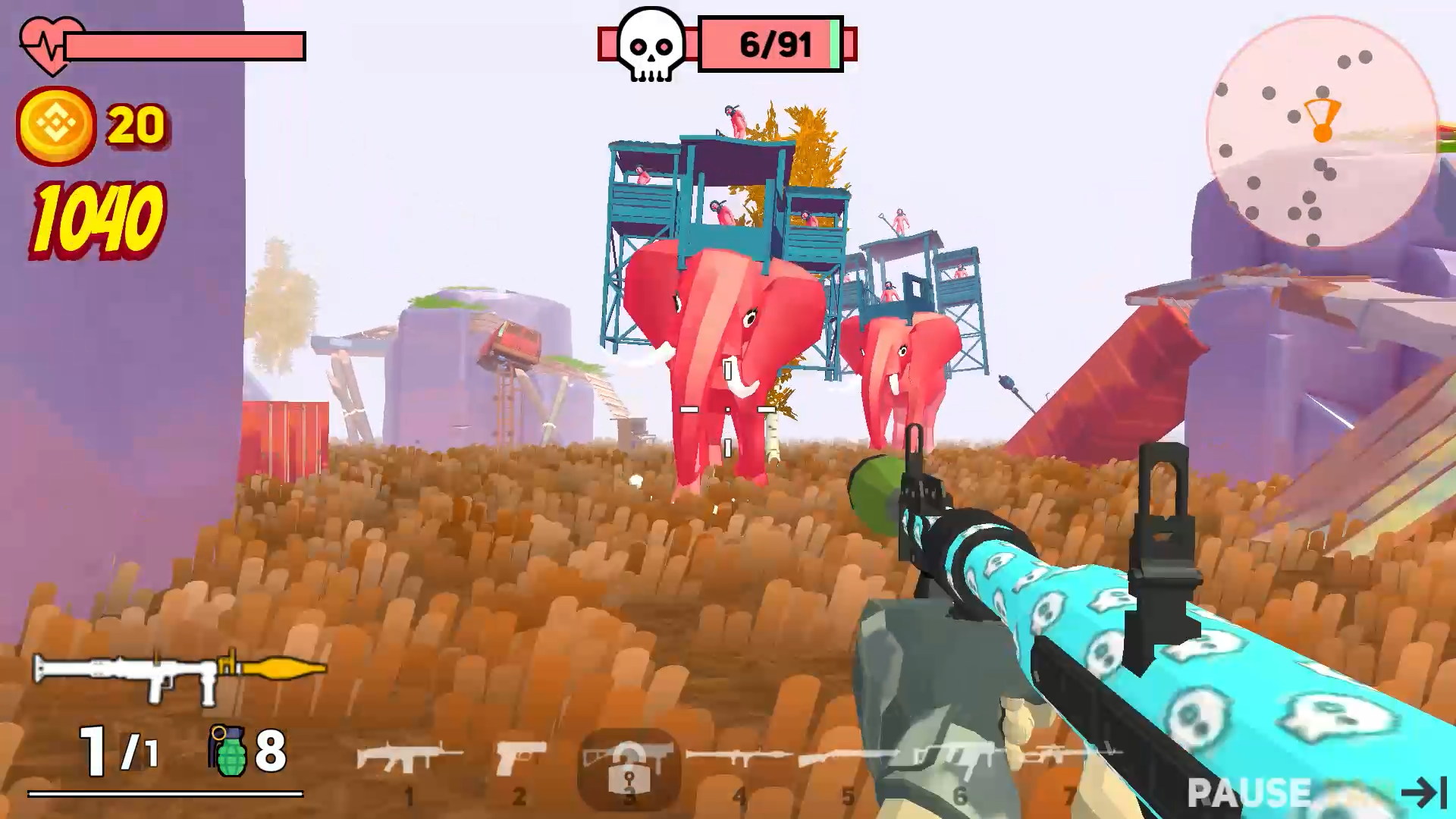Select the sniper rifle in weapon slot 5
The image size is (1456, 819).
848,756
